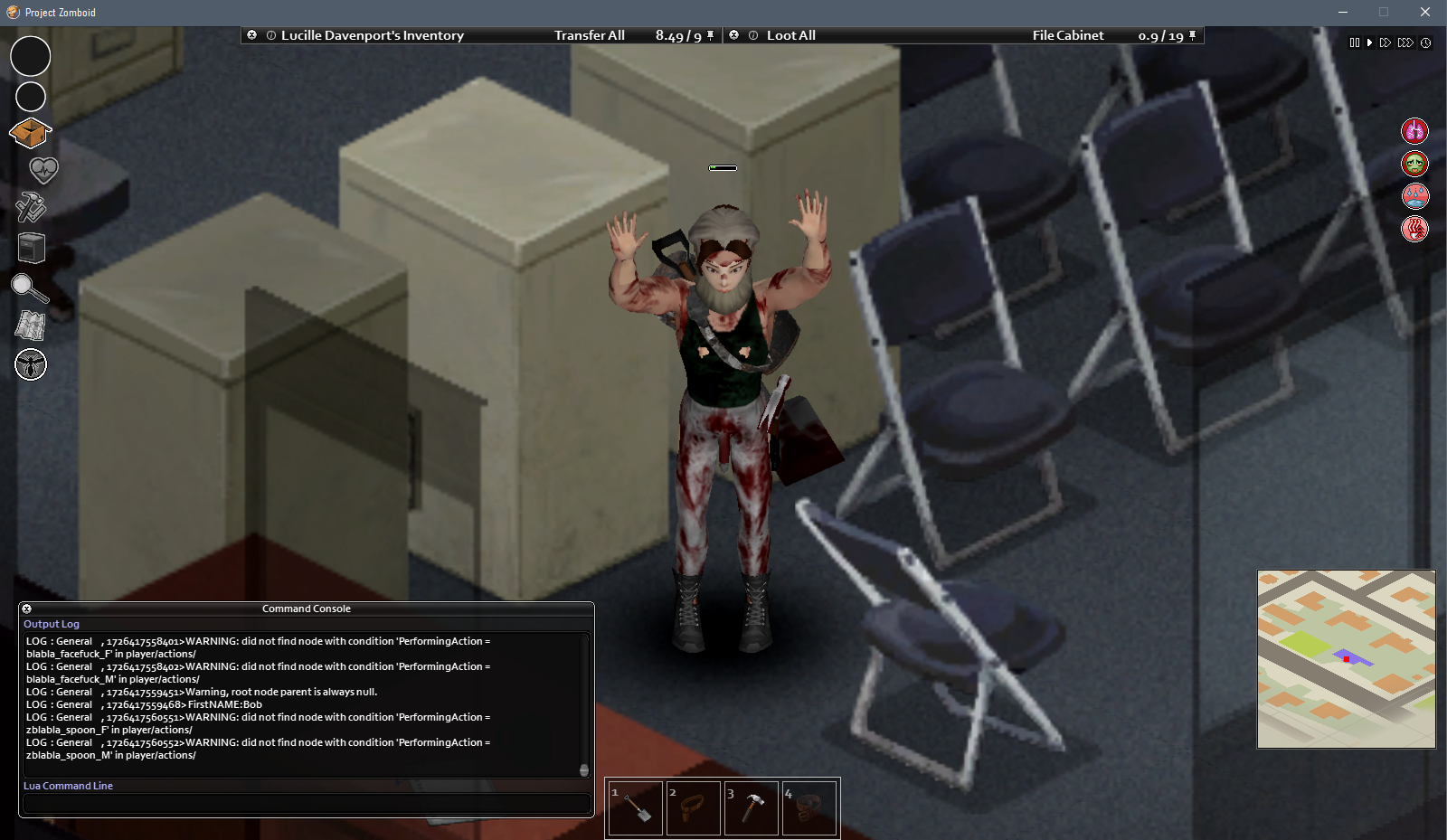Focus the Lua Command Line input
The height and width of the screenshot is (840, 1447).
coord(306,803)
